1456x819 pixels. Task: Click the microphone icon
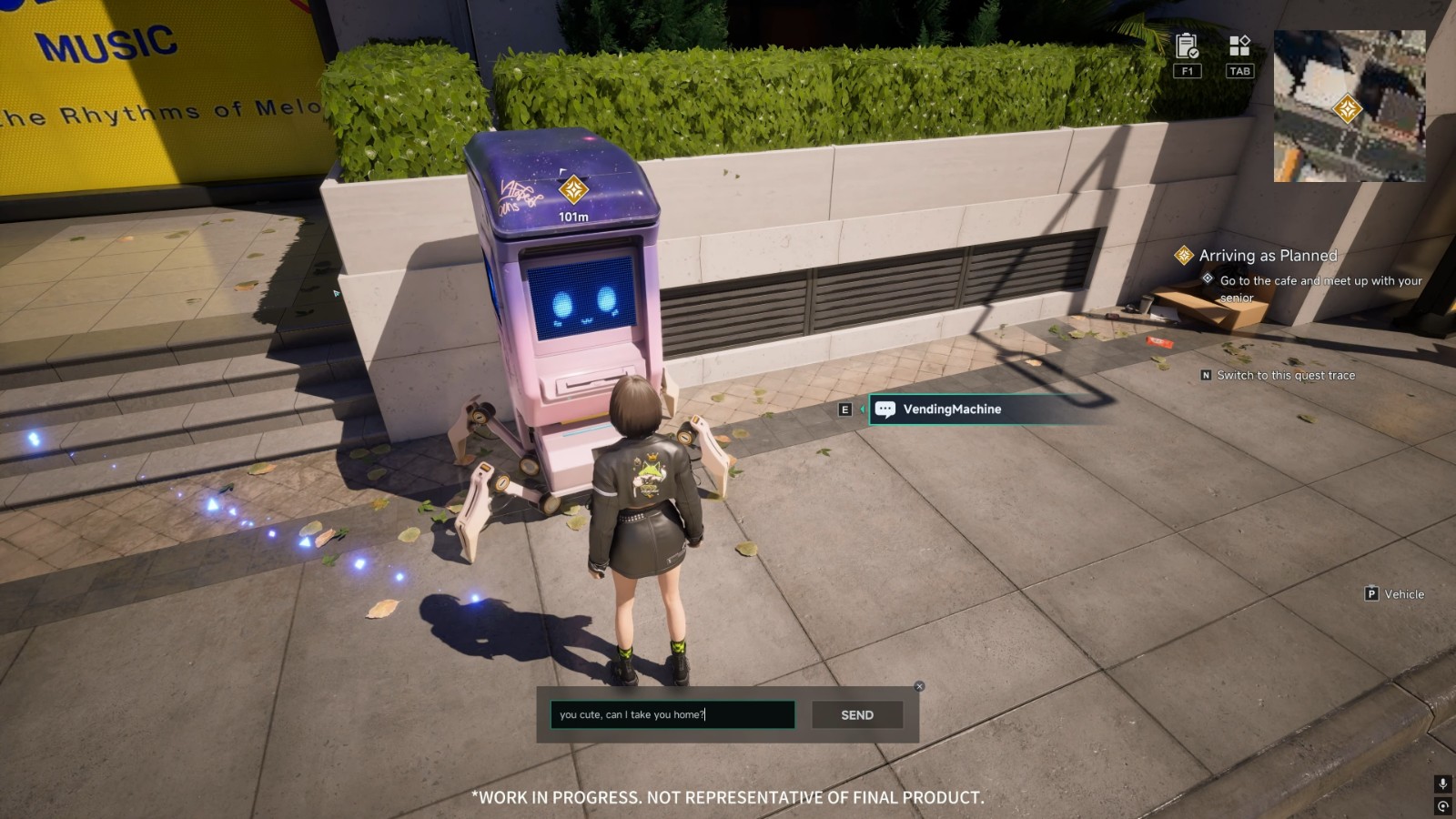[1442, 784]
